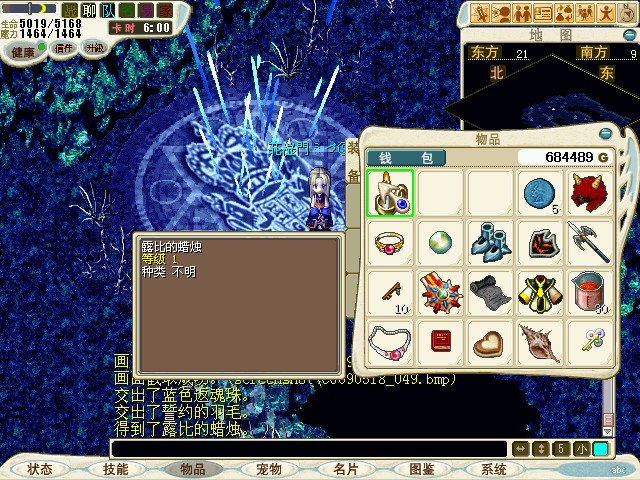The image size is (640, 480).
Task: Collapse the 地图 map panel
Action: click(x=629, y=34)
